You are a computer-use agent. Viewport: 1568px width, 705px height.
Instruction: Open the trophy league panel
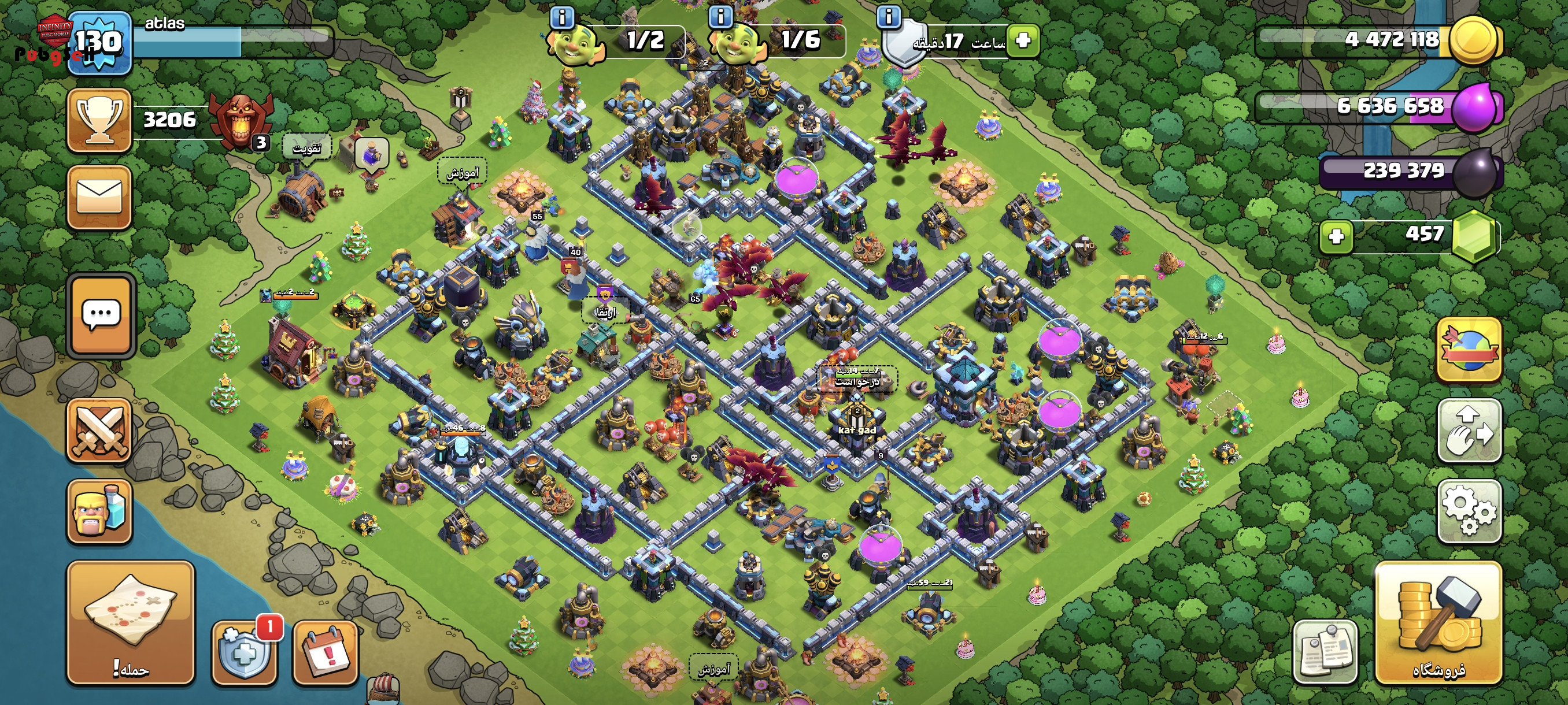[x=99, y=120]
